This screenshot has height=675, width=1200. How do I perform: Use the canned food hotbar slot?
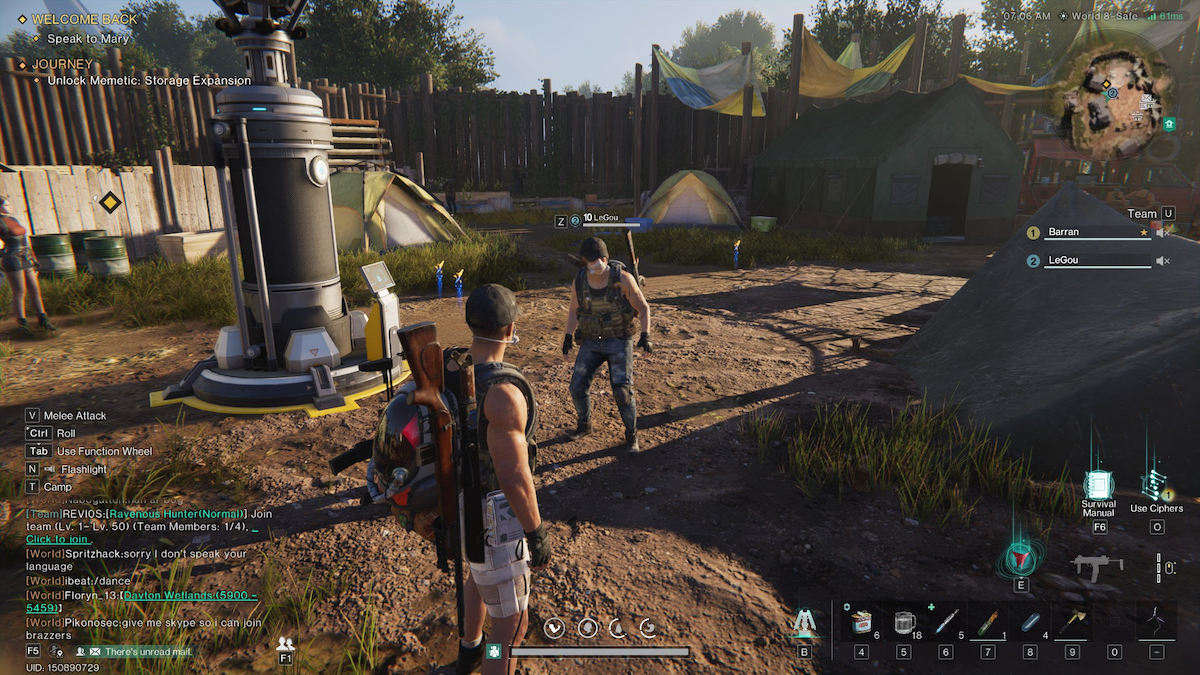(x=861, y=622)
